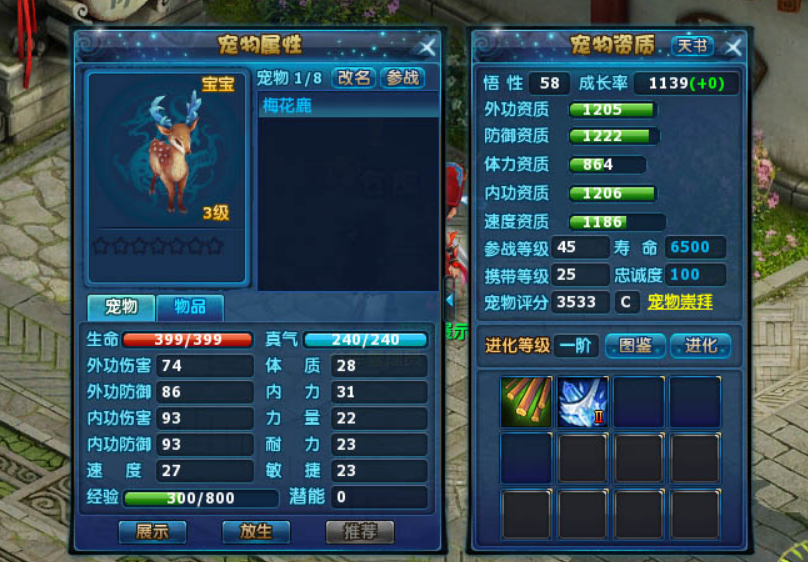
Task: Close the 宠物属性 pet attributes window
Action: (427, 47)
